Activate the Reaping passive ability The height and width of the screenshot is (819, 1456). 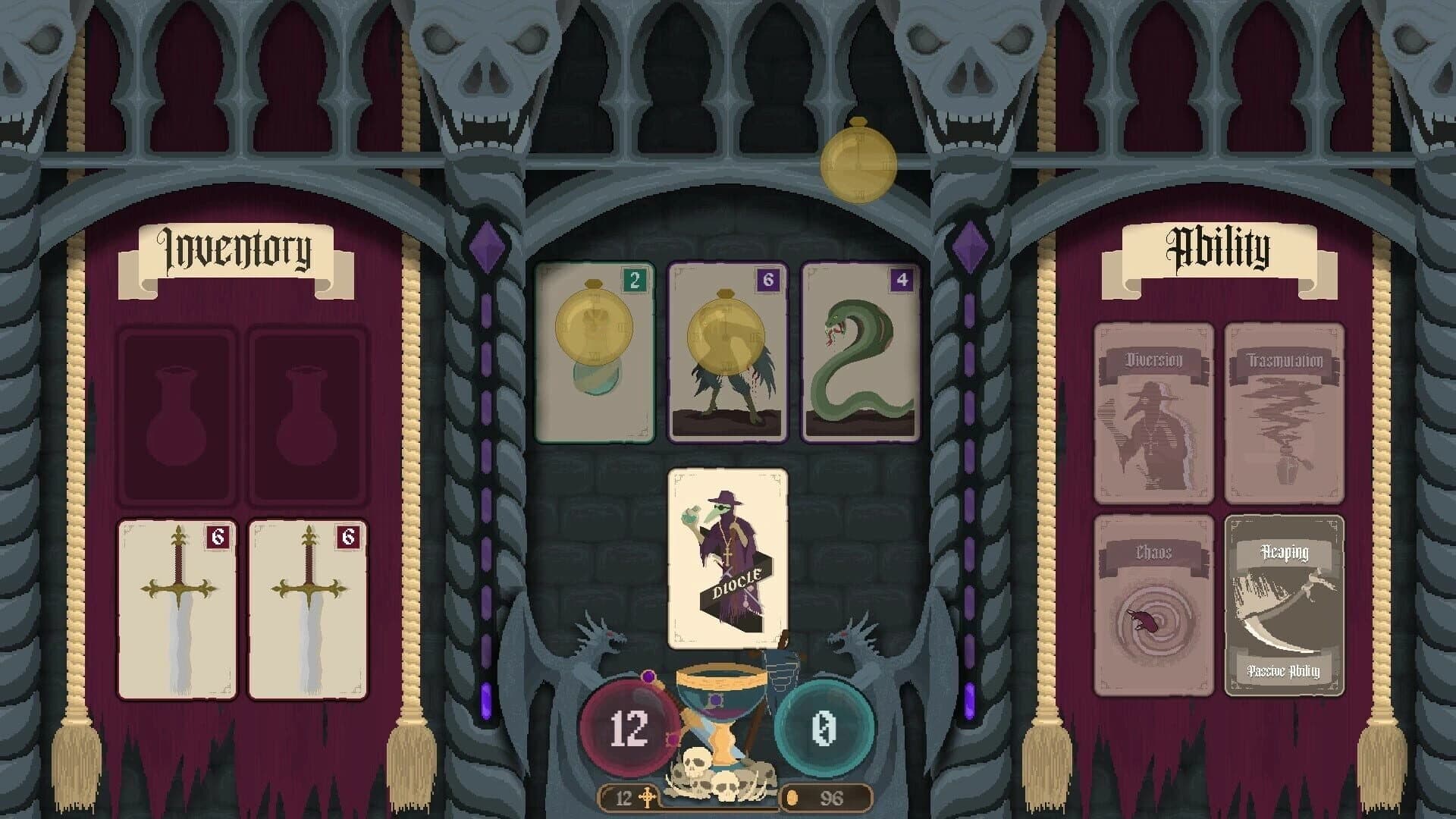(x=1285, y=607)
